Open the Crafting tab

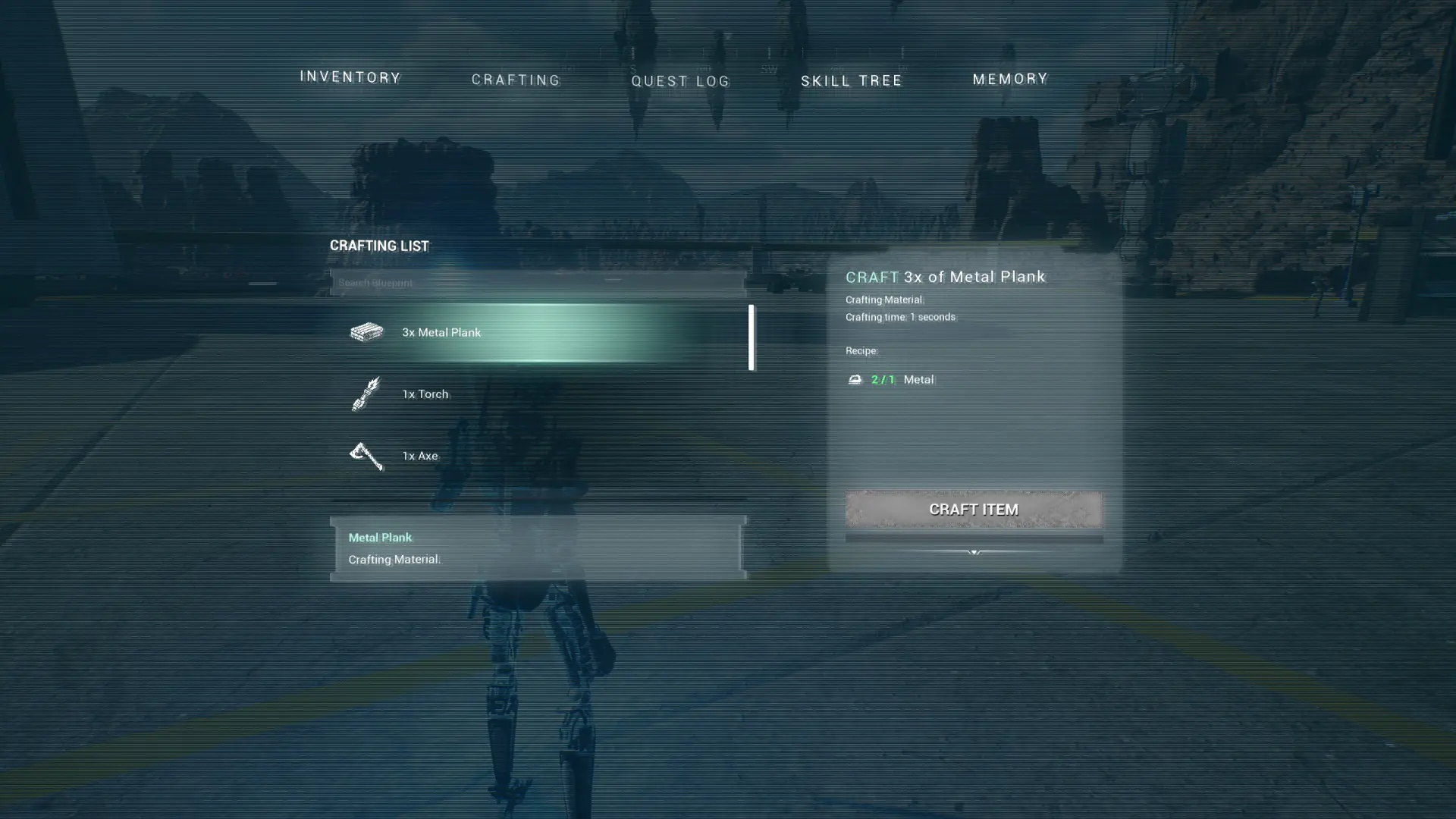[x=516, y=80]
